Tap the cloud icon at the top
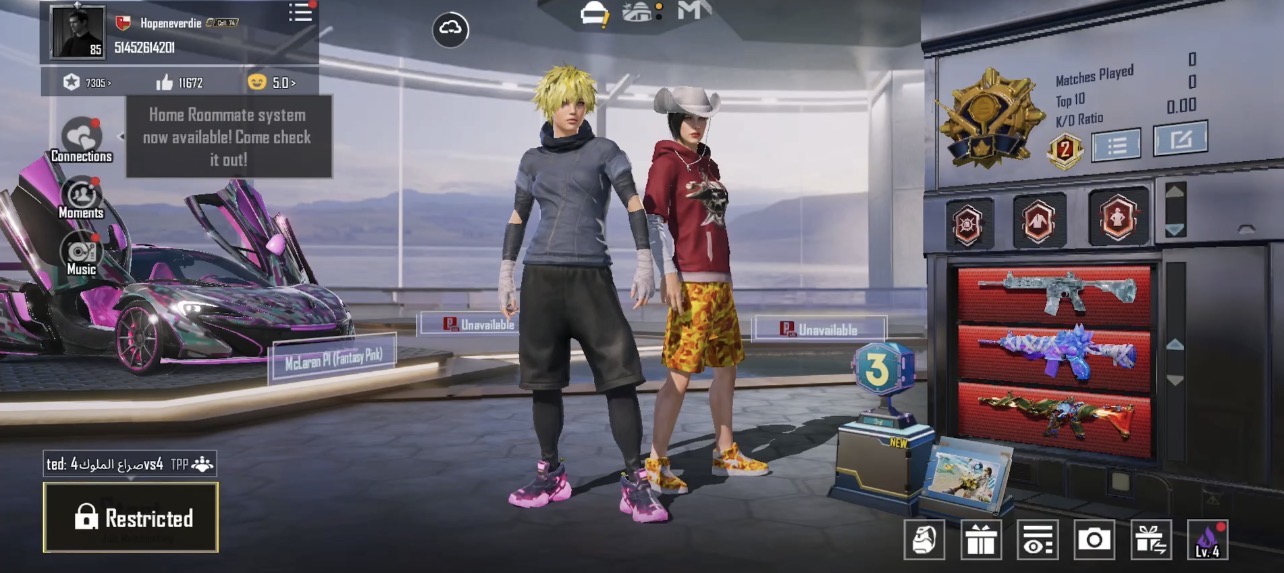1284x573 pixels. 451,30
